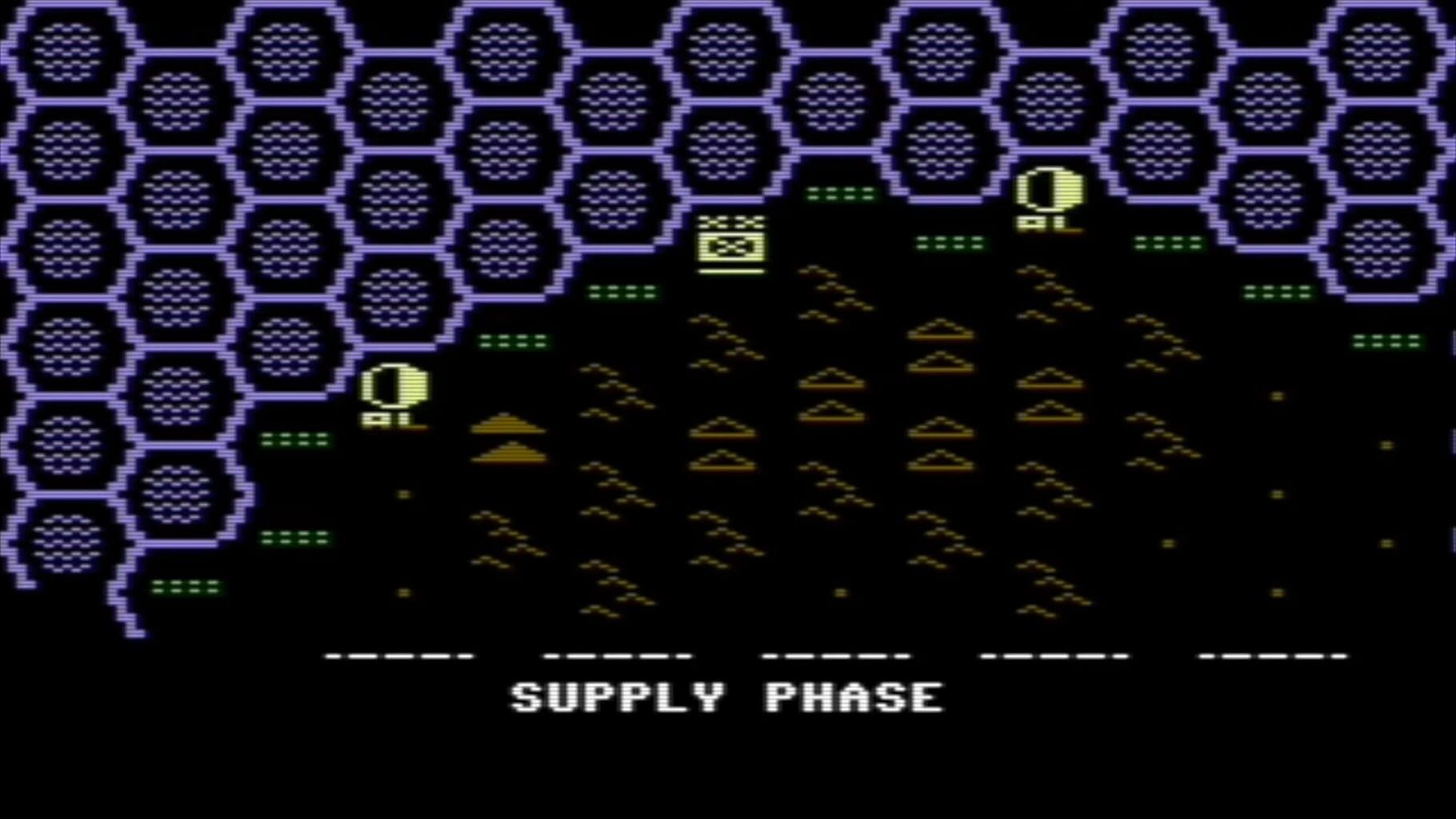Select the XX infantry division counter
The image size is (1456, 819).
click(730, 243)
